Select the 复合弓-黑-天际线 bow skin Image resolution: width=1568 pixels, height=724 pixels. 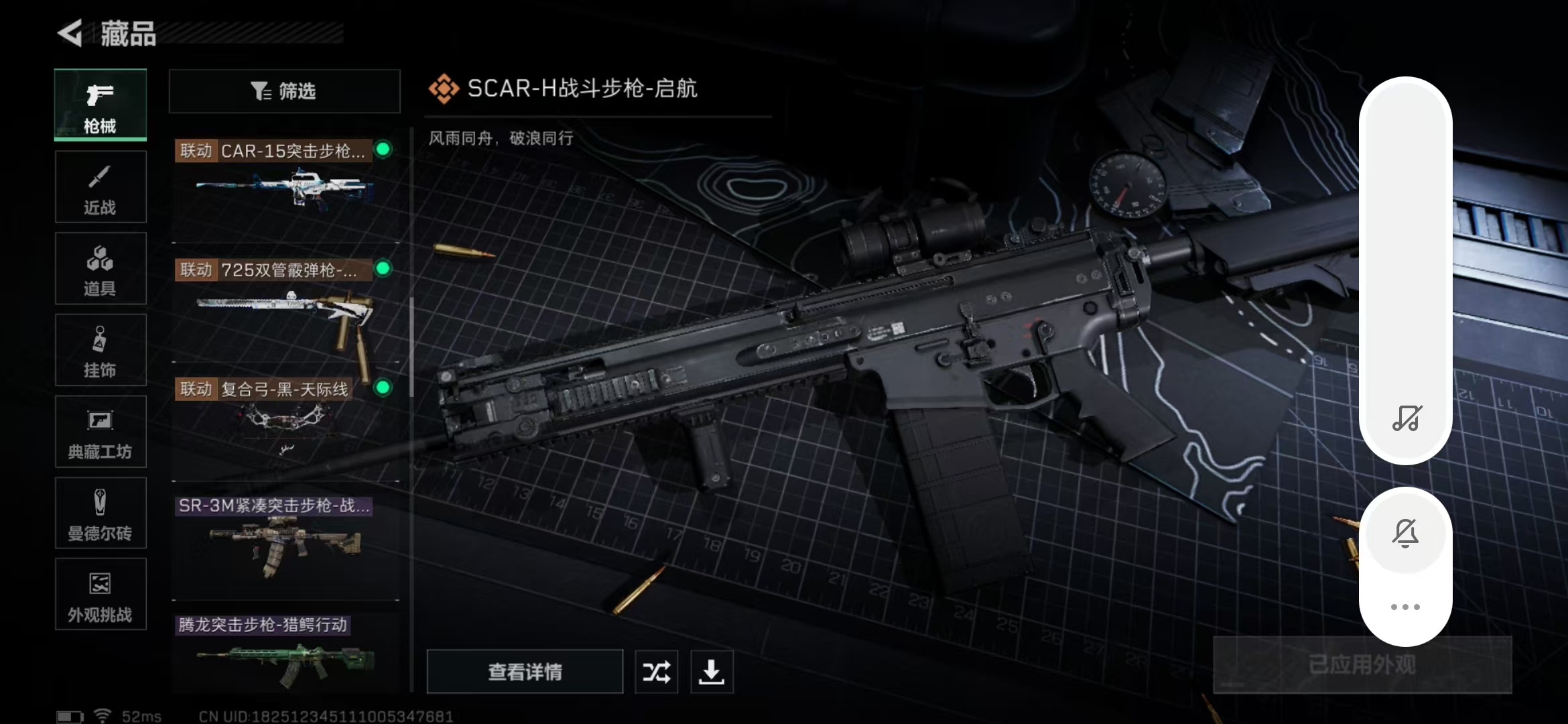[x=284, y=419]
